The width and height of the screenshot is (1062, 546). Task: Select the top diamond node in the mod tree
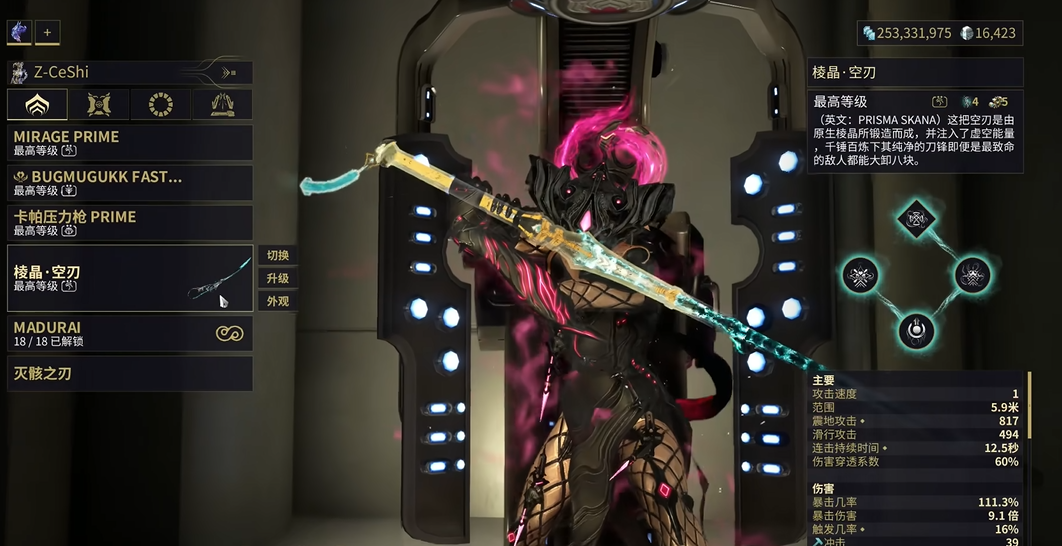[x=915, y=217]
